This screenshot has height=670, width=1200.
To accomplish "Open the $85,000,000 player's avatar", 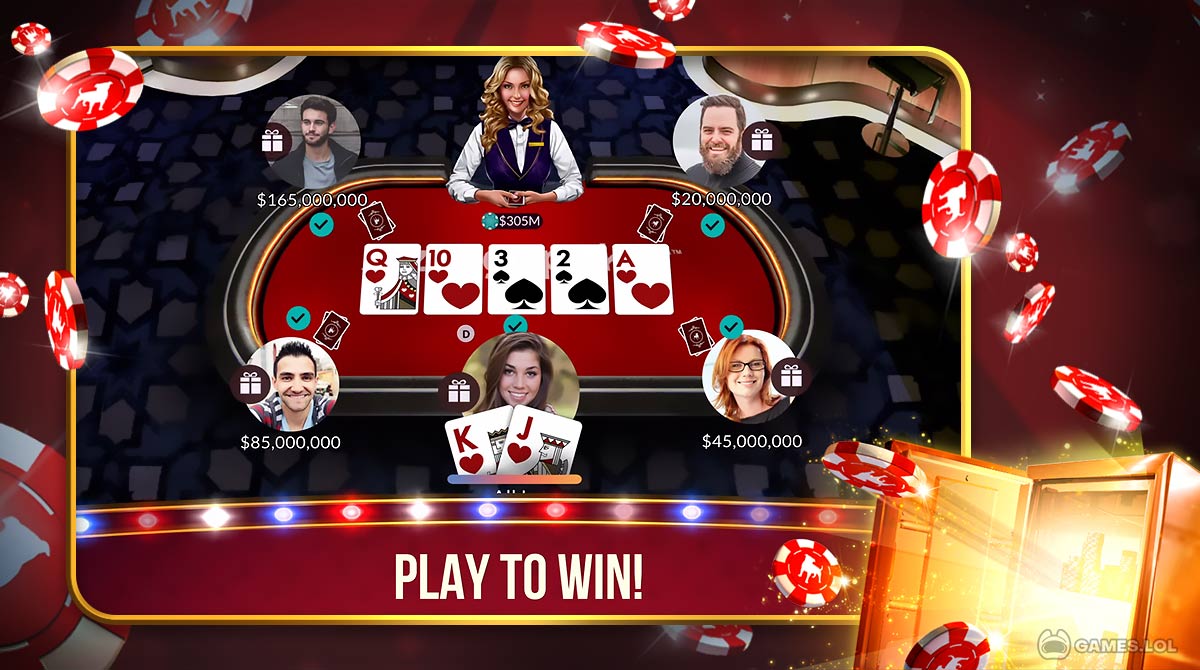I will 292,383.
